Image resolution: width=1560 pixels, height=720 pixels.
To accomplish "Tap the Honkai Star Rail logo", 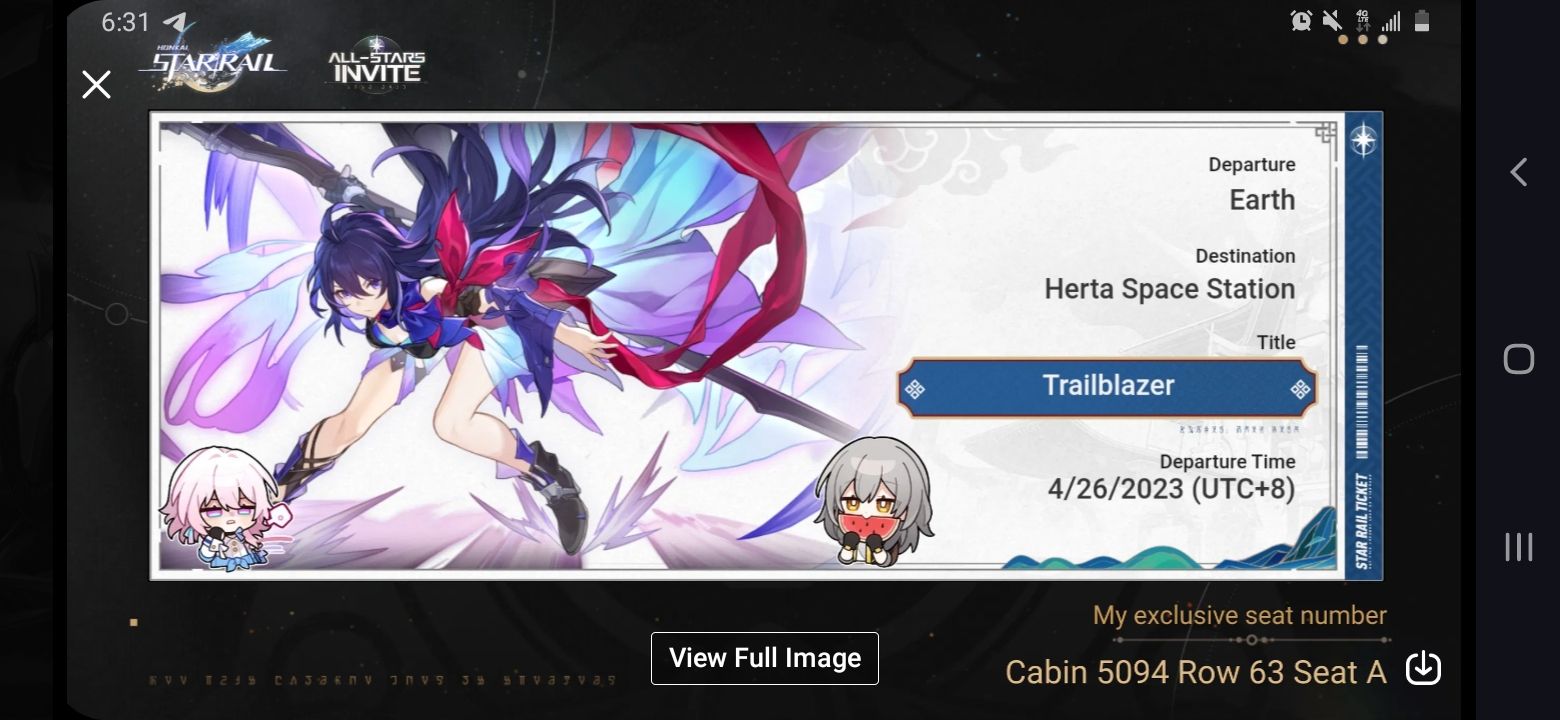I will [x=215, y=60].
